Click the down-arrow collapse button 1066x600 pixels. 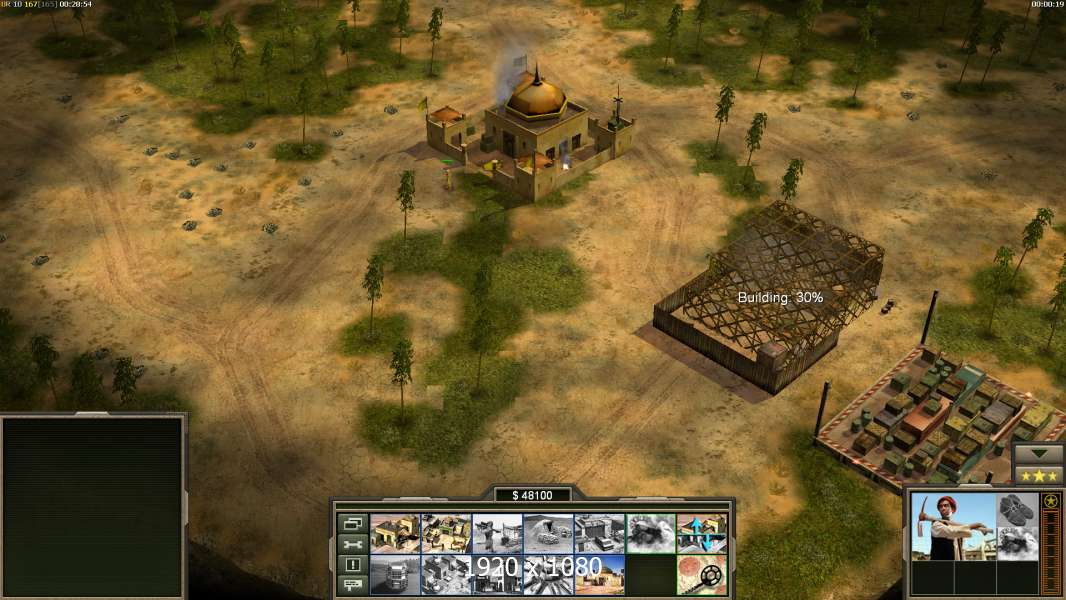(1039, 453)
